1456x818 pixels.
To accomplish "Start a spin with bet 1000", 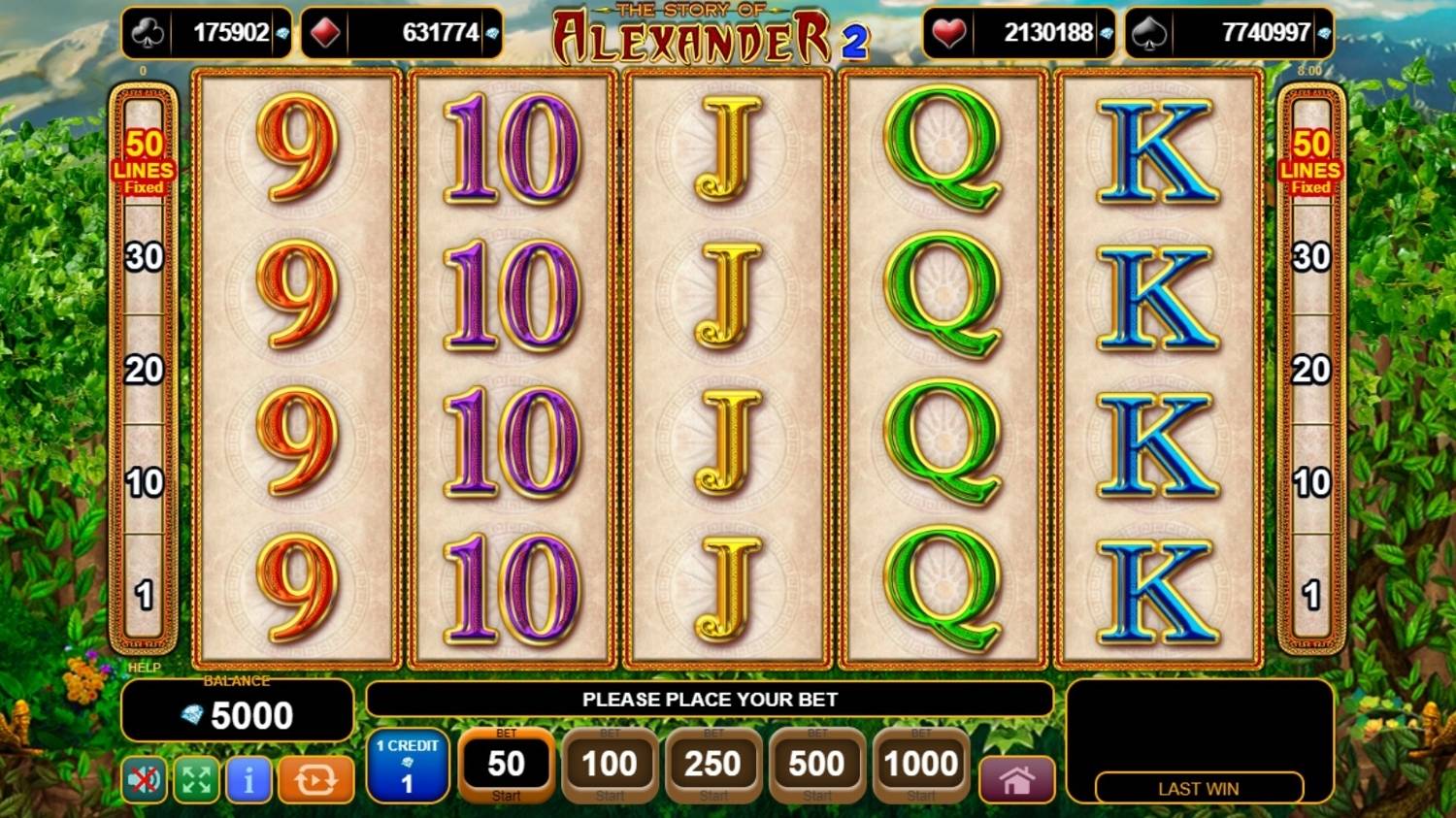I will [x=919, y=767].
